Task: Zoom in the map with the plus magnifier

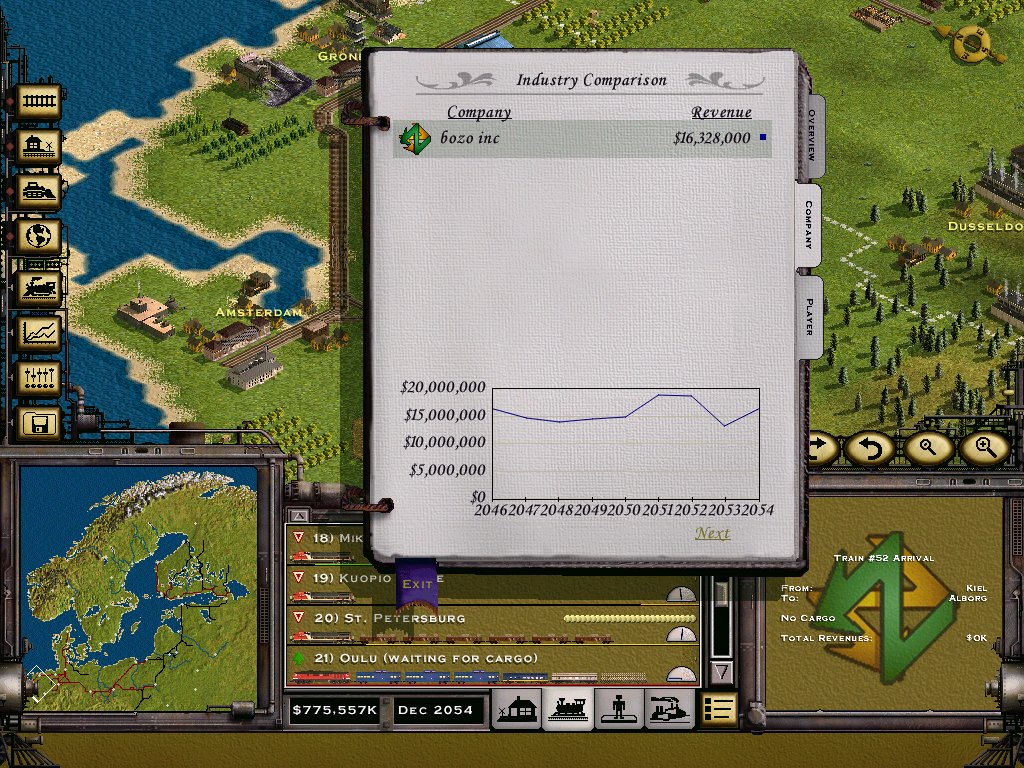Action: pos(984,448)
